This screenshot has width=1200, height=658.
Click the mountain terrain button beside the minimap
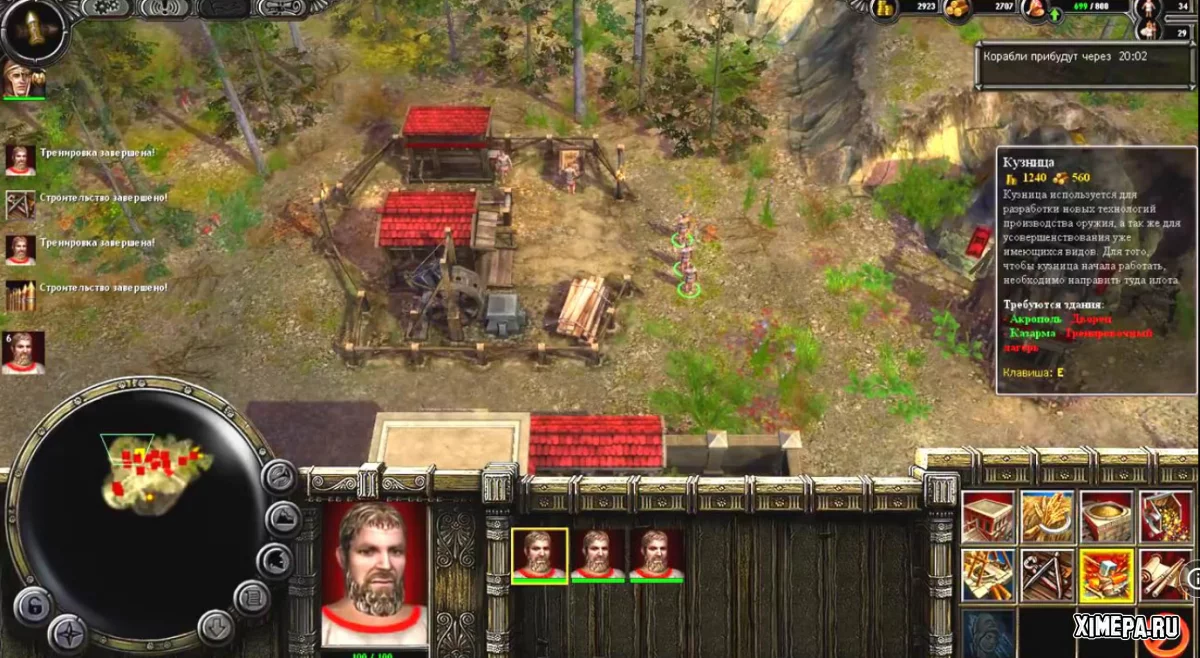click(x=283, y=518)
